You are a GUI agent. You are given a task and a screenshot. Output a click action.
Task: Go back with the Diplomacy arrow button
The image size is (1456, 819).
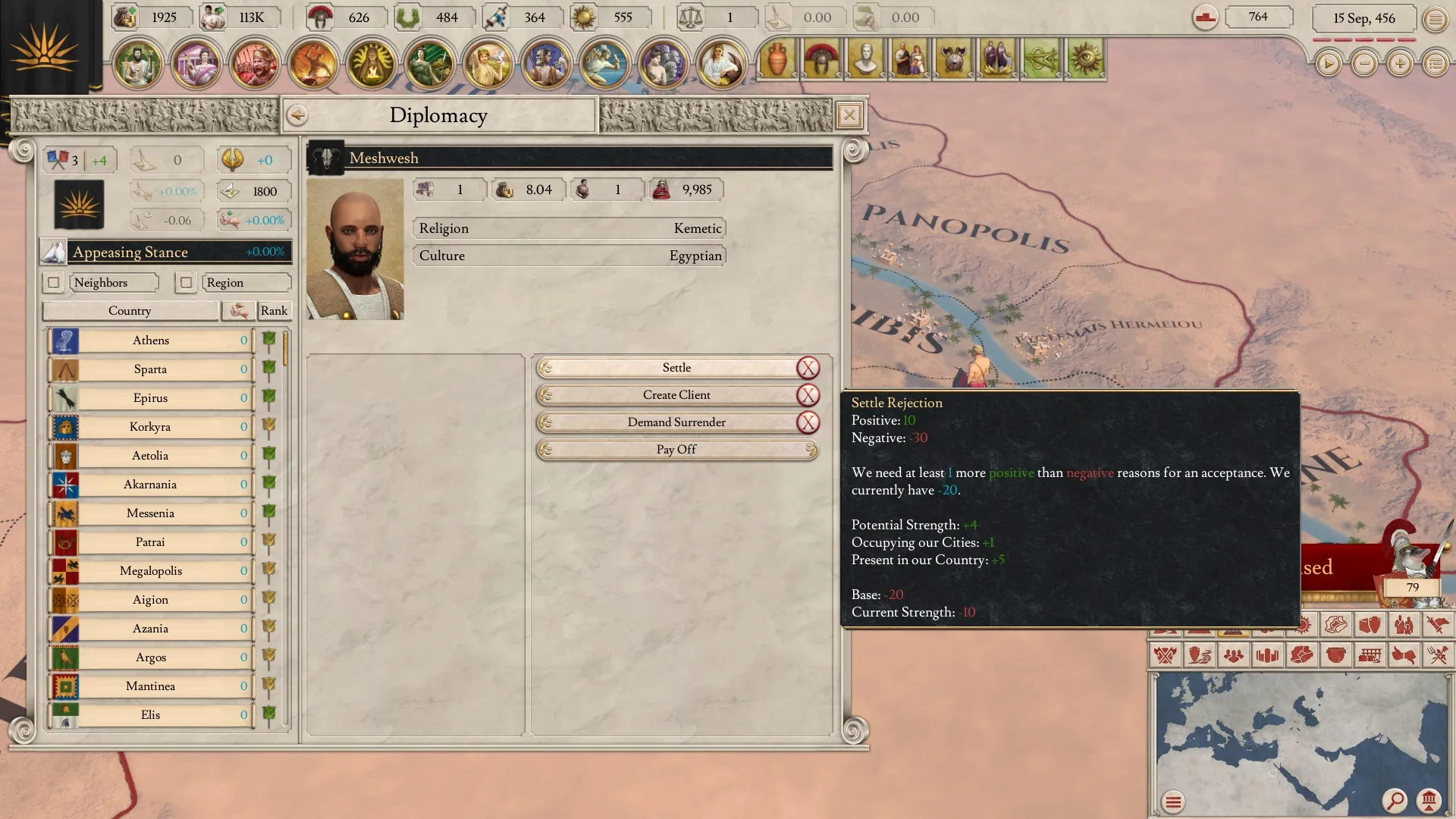(297, 115)
